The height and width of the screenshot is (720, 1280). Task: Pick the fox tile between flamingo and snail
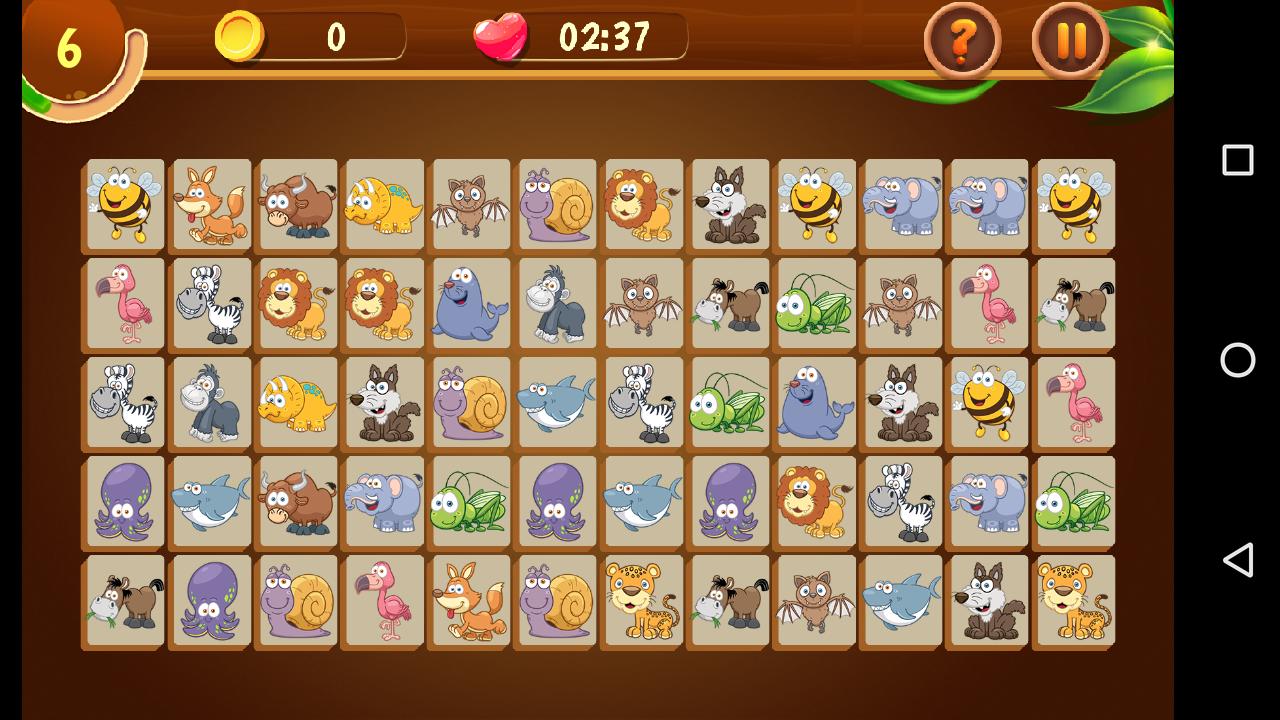(470, 600)
